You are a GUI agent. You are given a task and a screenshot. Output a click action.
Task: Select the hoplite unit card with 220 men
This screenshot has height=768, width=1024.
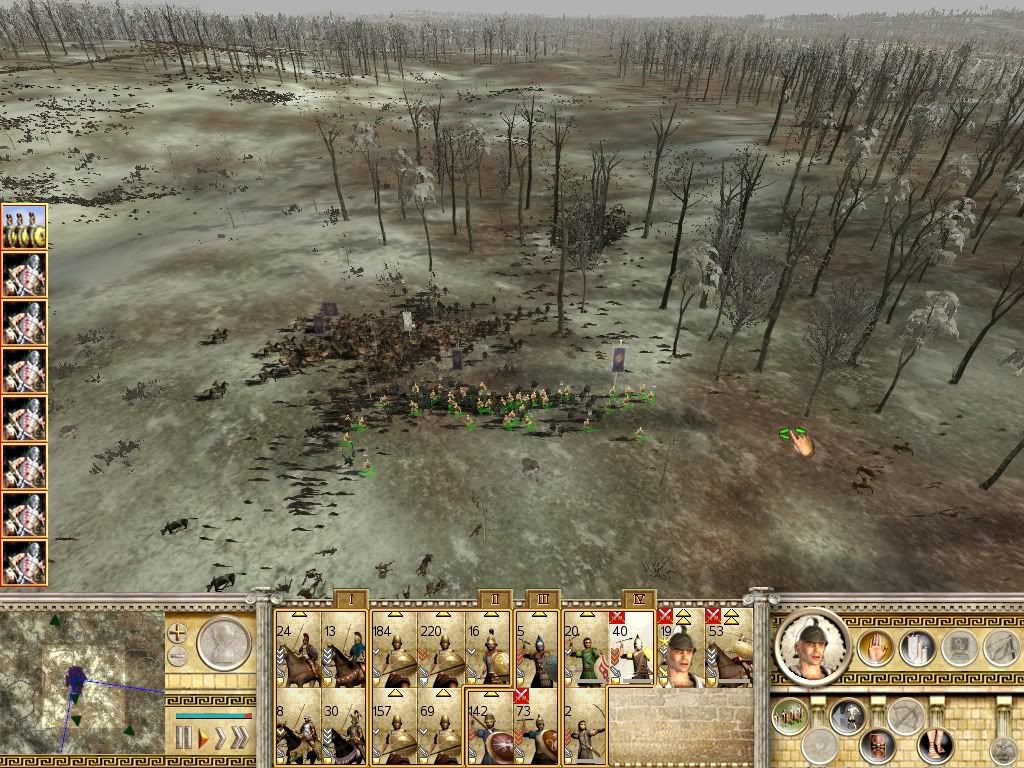click(x=441, y=647)
